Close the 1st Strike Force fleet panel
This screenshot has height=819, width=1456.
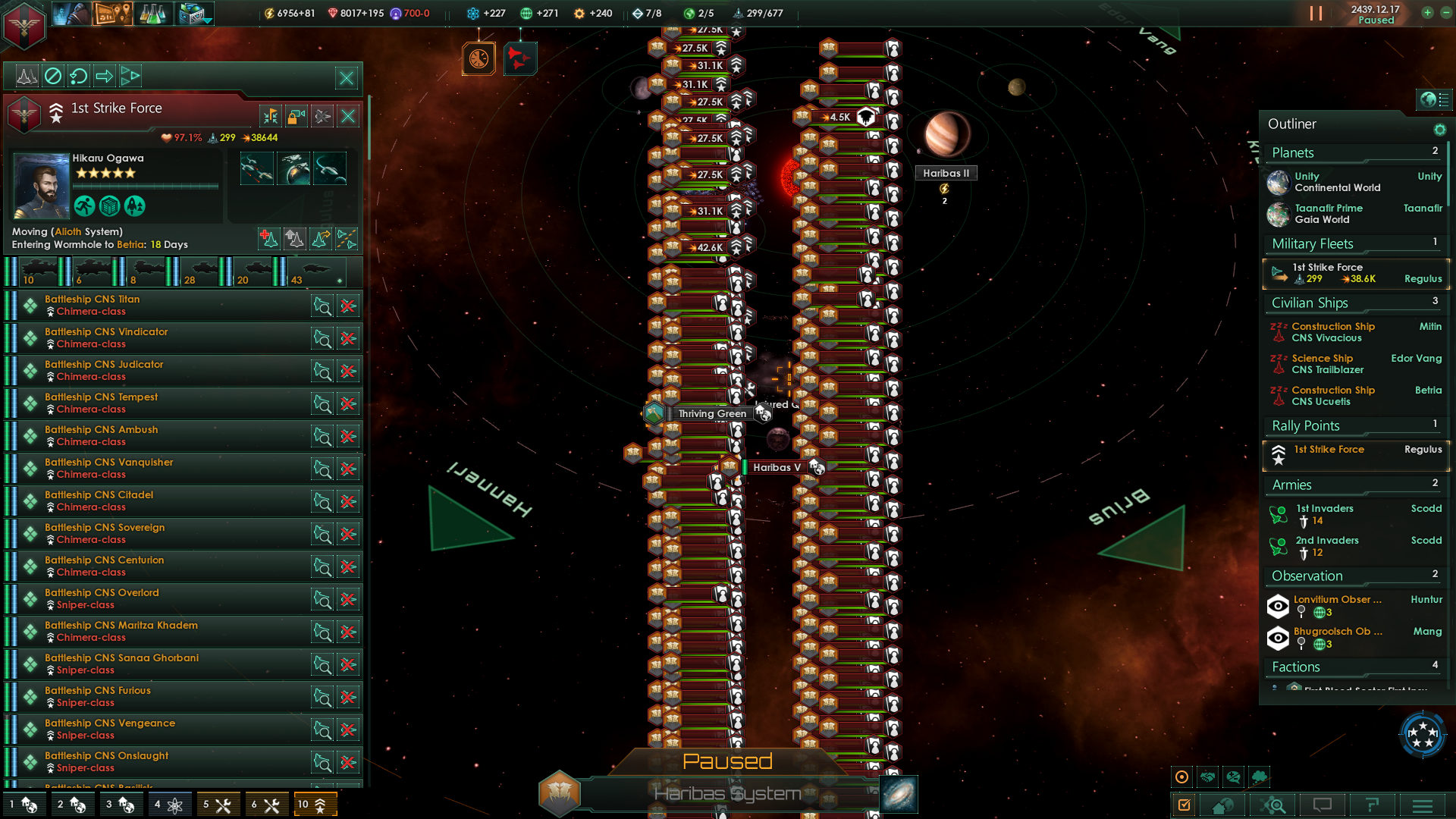coord(348,116)
